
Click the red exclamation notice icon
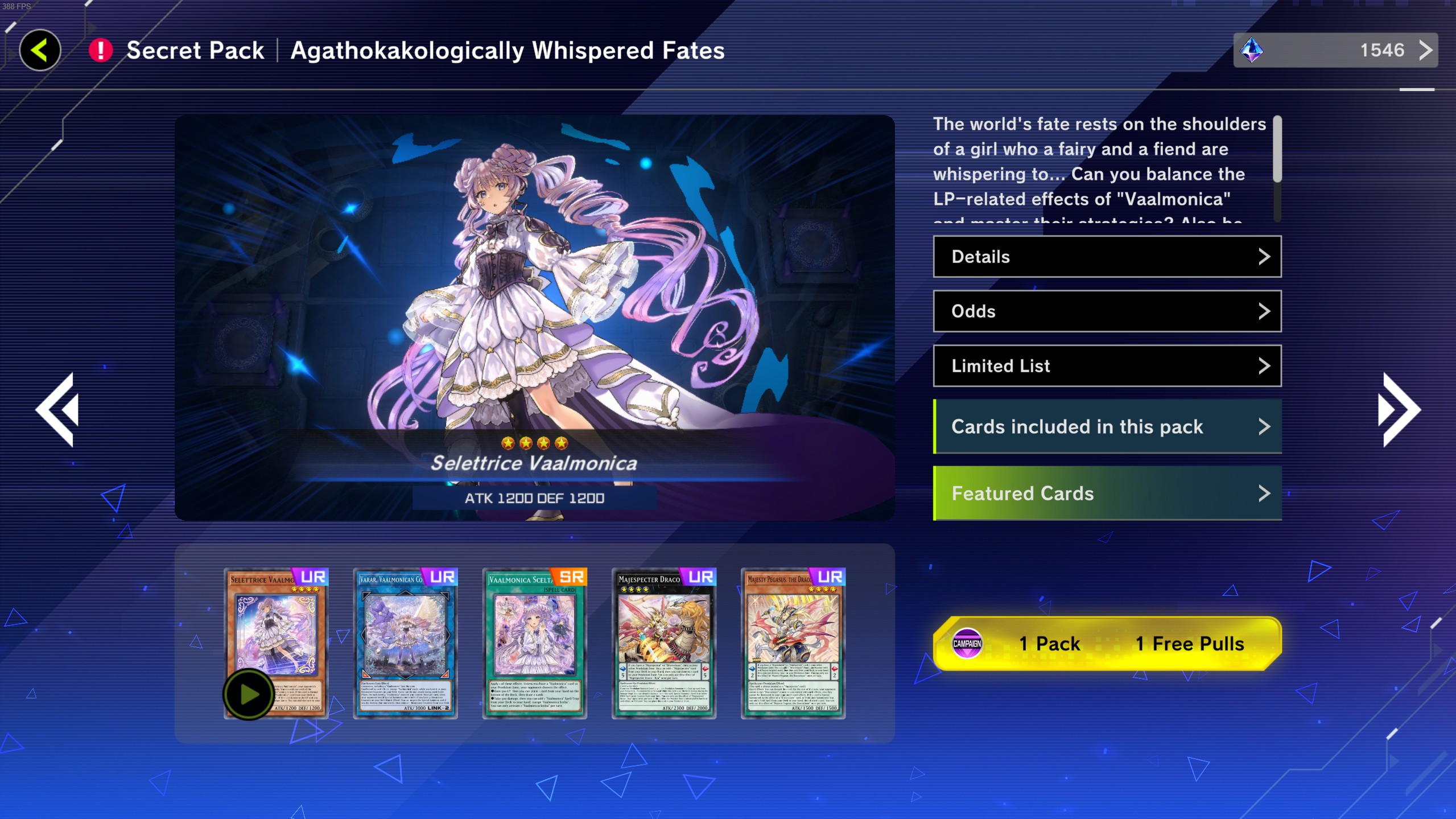[x=101, y=51]
